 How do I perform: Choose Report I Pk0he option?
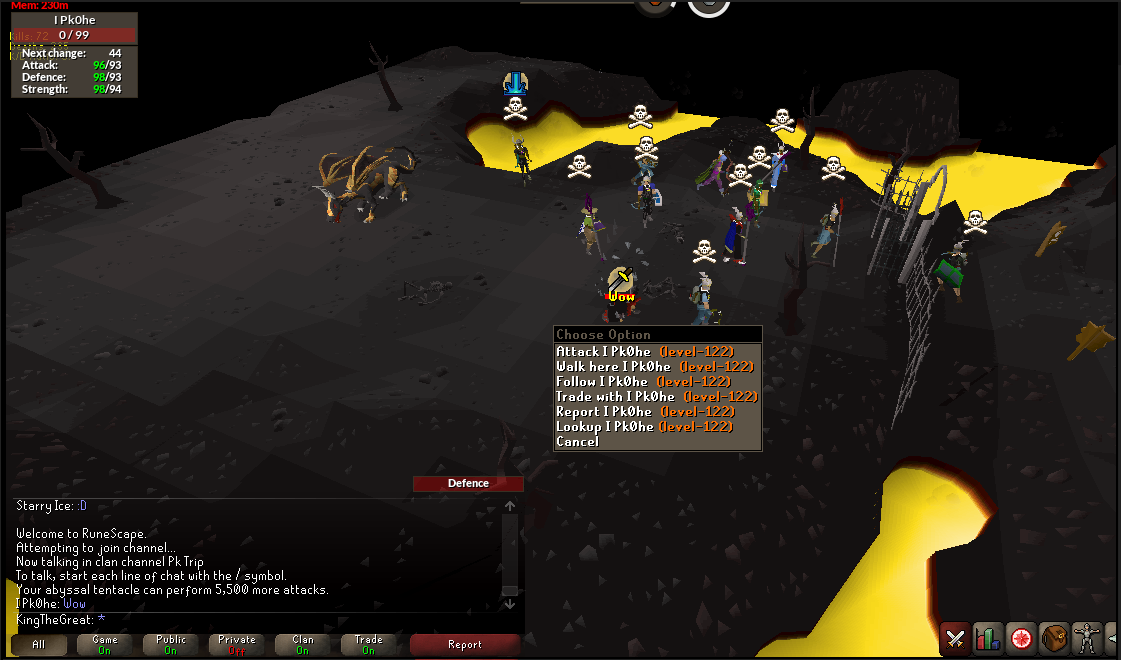point(646,411)
